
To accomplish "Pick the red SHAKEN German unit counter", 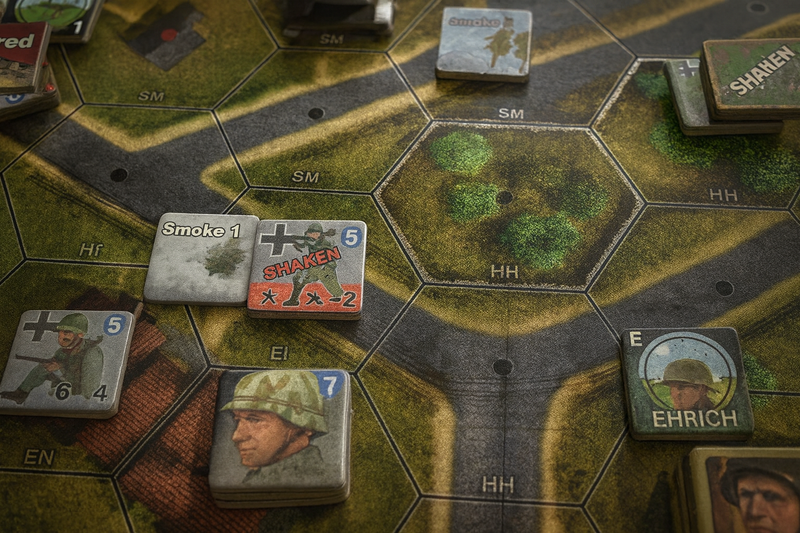I will 307,267.
